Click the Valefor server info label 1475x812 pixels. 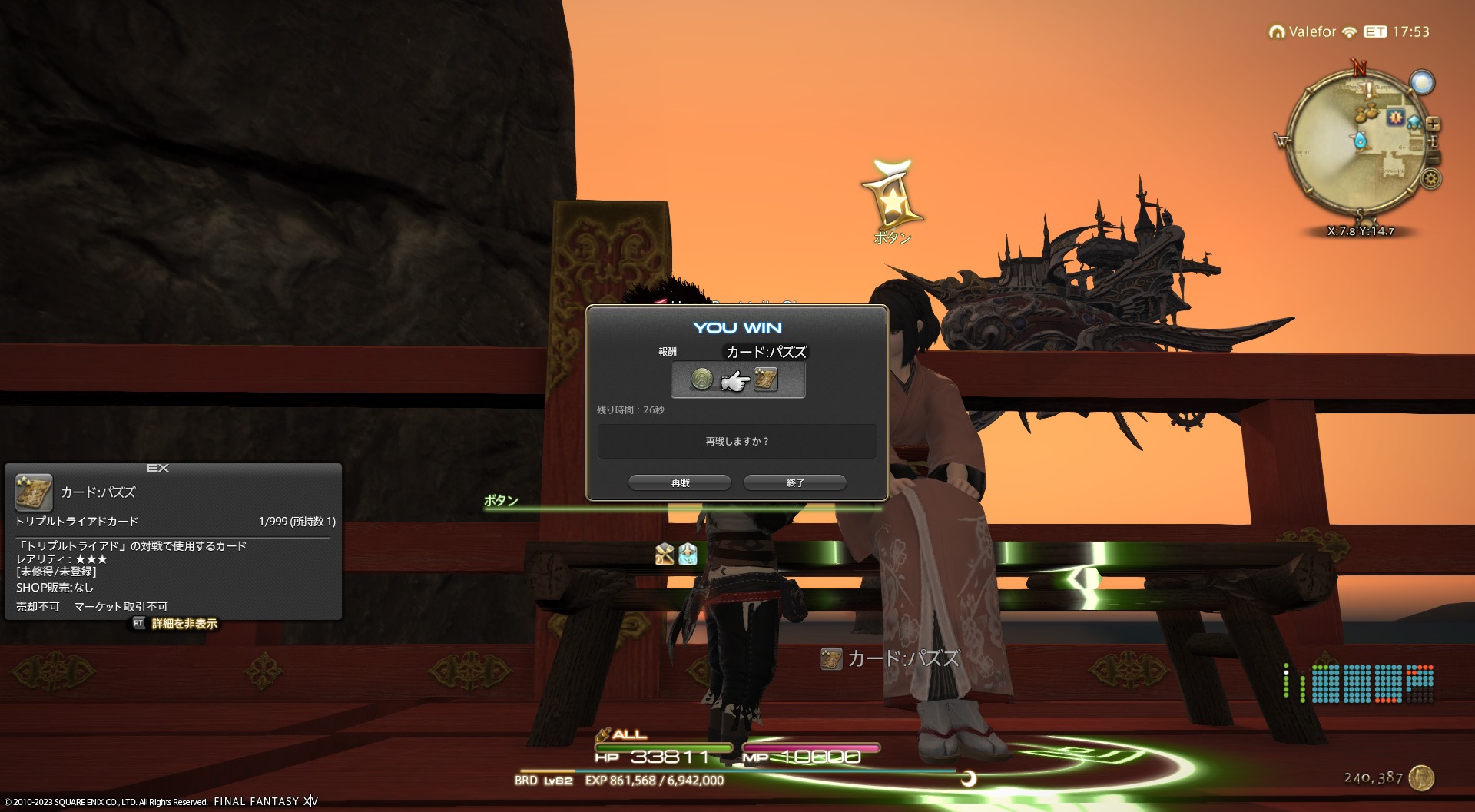pos(1304,32)
